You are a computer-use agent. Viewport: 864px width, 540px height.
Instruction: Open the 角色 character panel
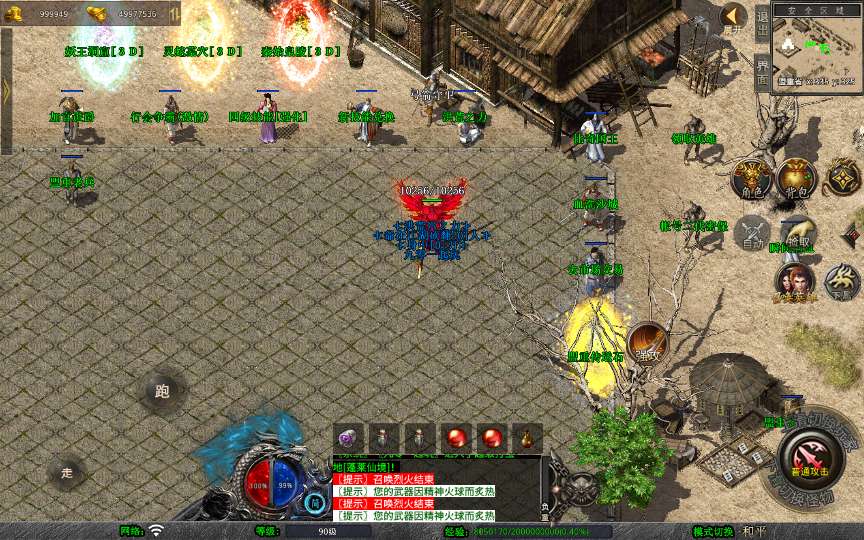[751, 178]
